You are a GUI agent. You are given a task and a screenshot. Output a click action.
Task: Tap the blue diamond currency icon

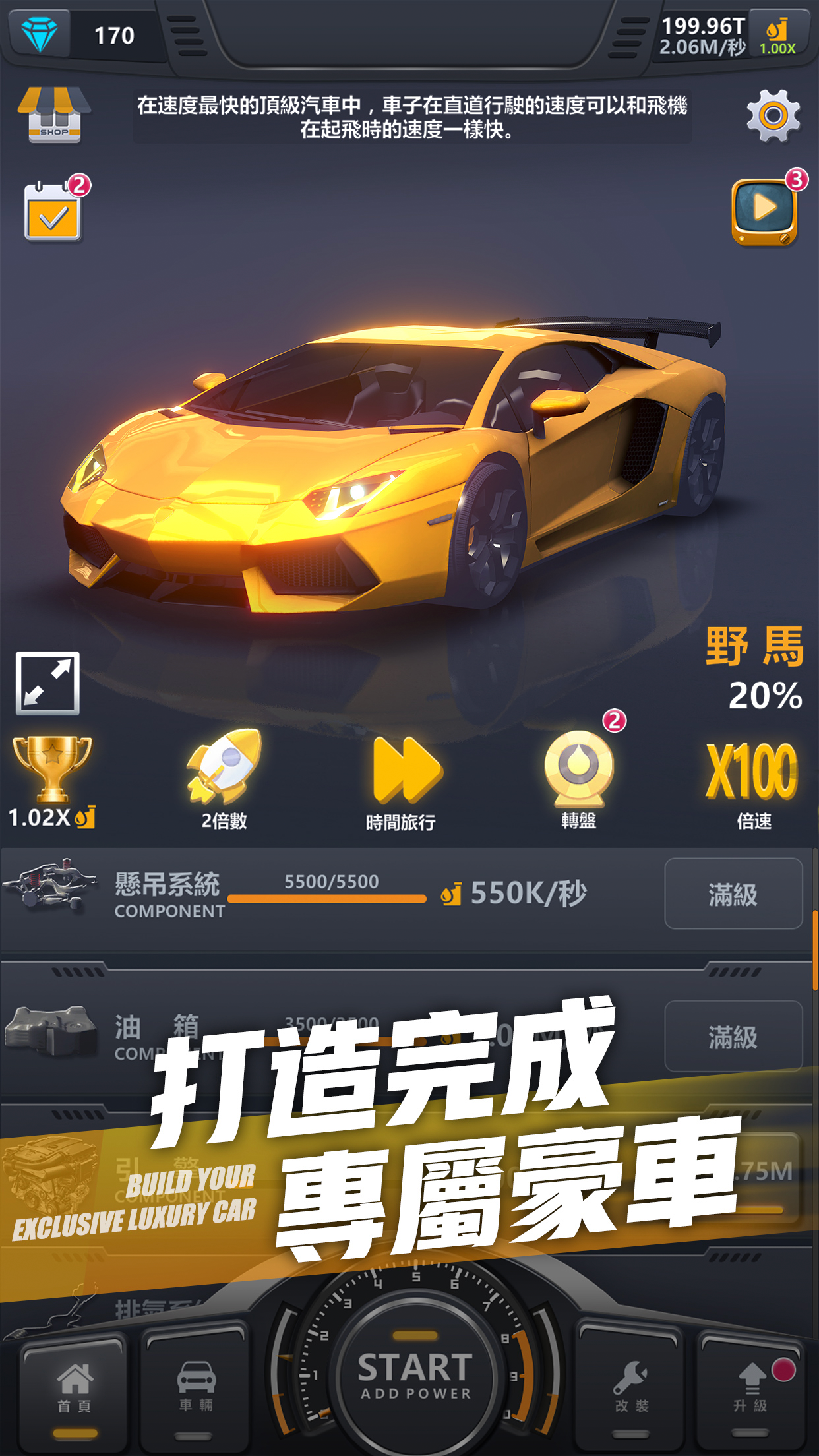coord(40,34)
